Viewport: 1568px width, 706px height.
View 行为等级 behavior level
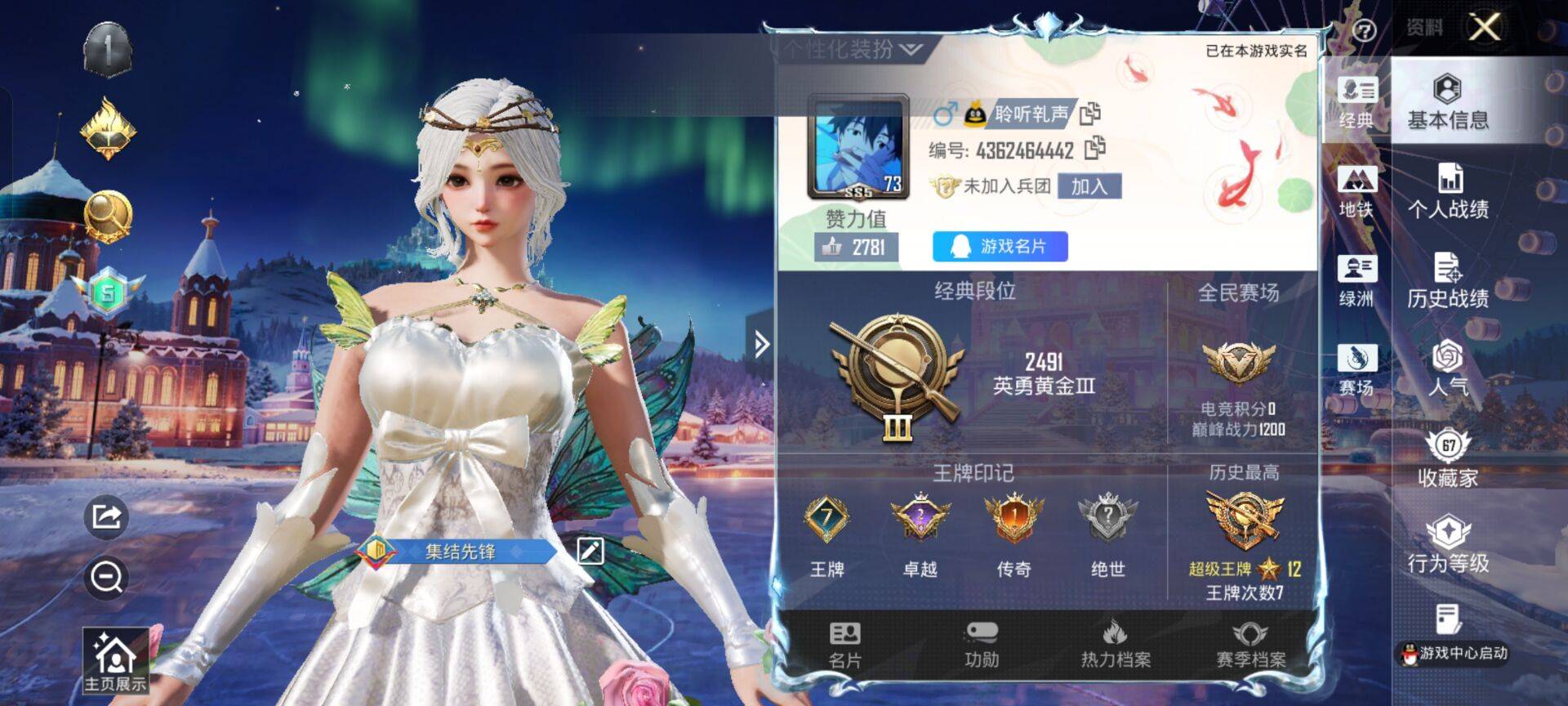coord(1447,545)
